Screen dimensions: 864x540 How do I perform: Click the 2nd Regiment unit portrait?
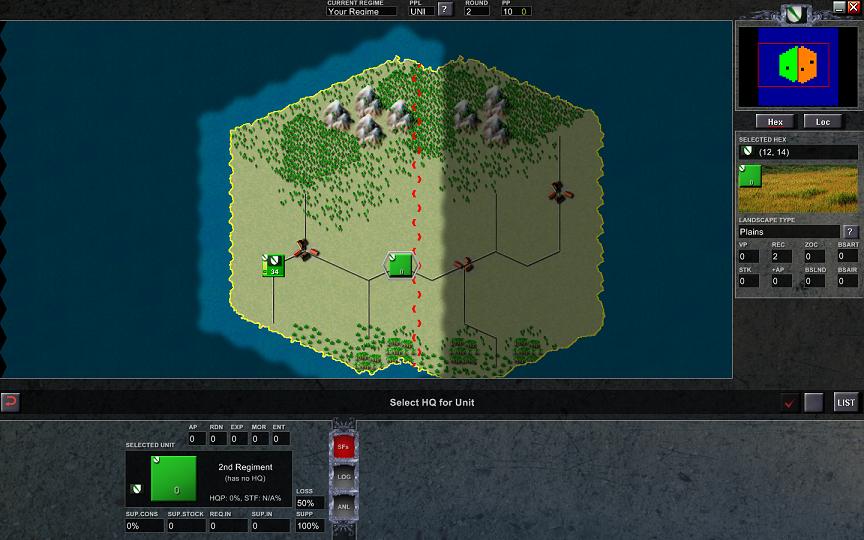(172, 477)
